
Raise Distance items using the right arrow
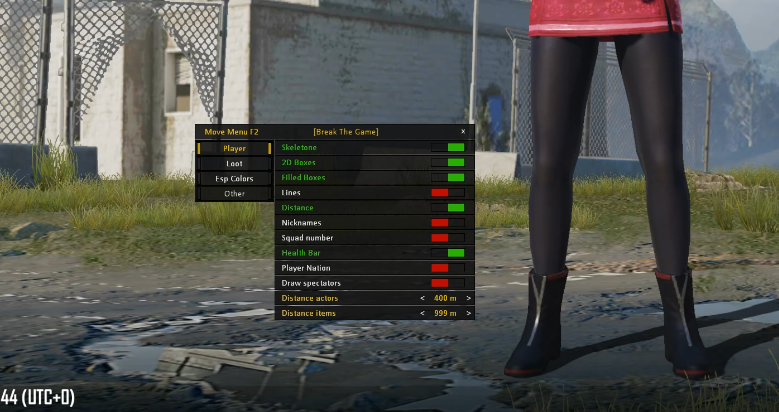click(x=468, y=313)
